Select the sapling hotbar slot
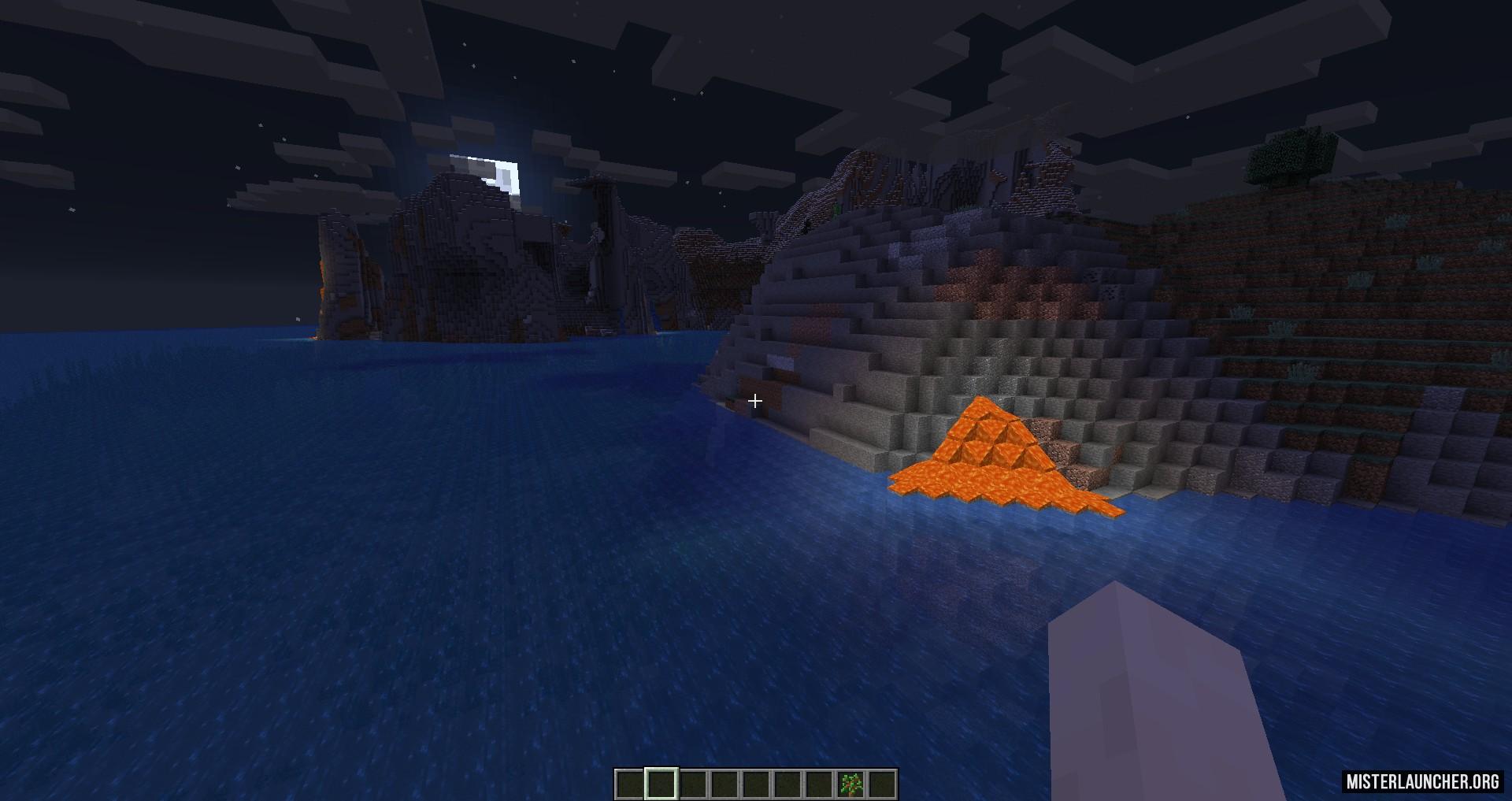The height and width of the screenshot is (801, 1512). (x=850, y=784)
